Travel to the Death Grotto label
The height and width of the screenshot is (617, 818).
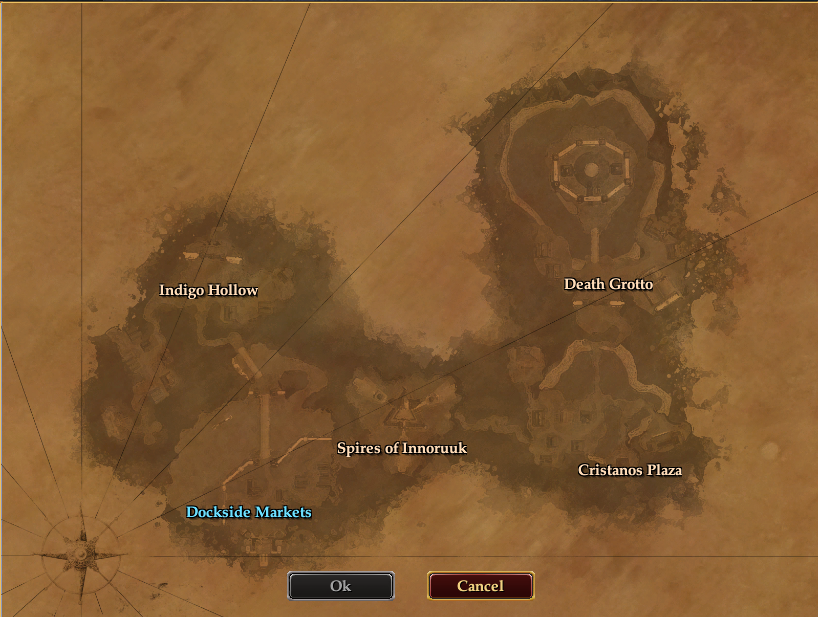608,284
